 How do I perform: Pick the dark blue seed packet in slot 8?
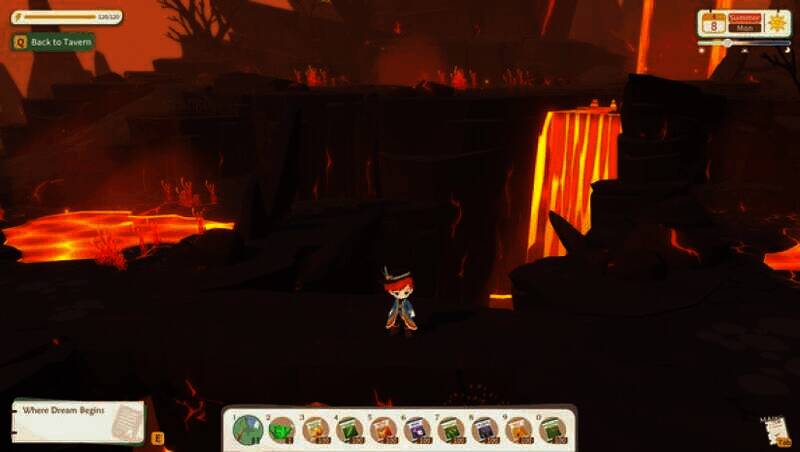[485, 430]
